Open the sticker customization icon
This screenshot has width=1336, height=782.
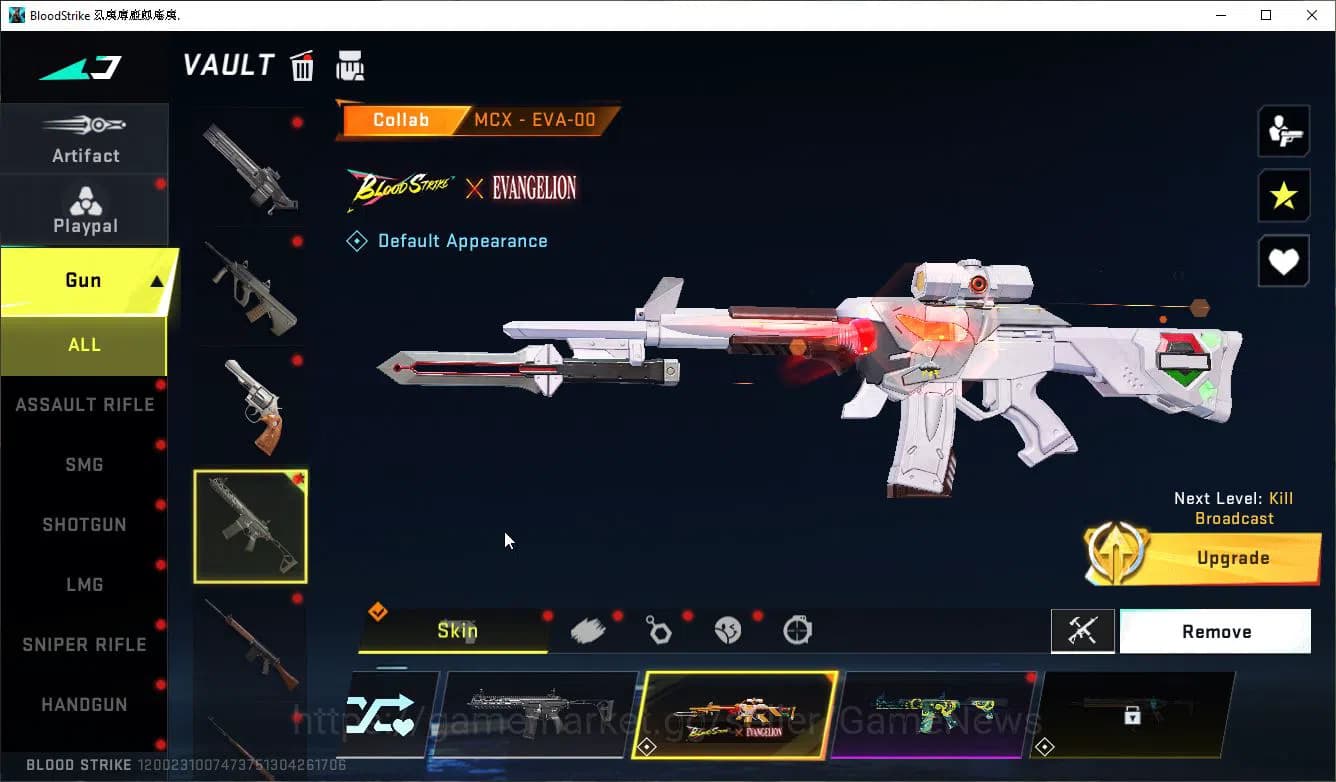(728, 630)
